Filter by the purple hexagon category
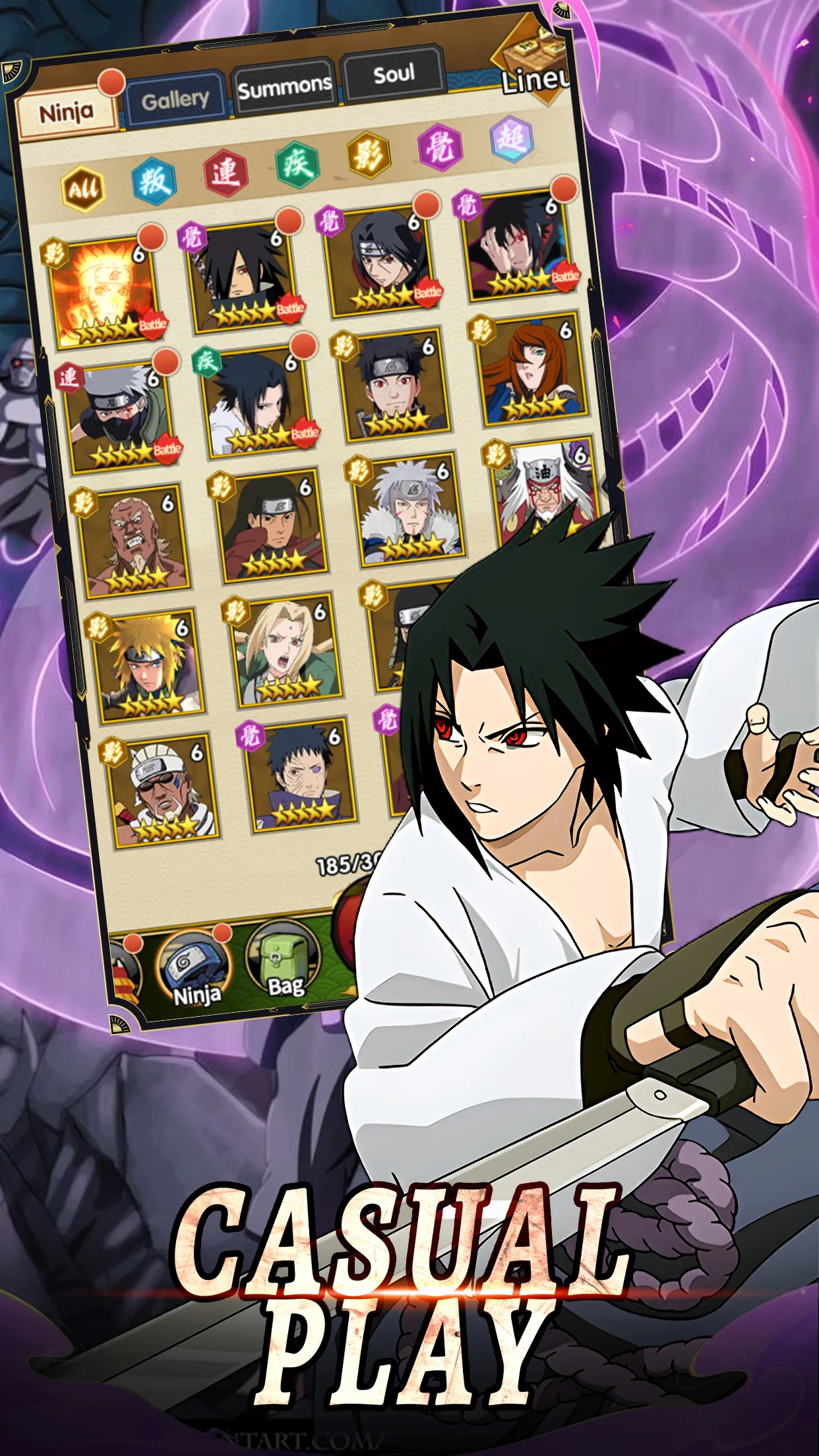The image size is (819, 1456). coord(440,147)
